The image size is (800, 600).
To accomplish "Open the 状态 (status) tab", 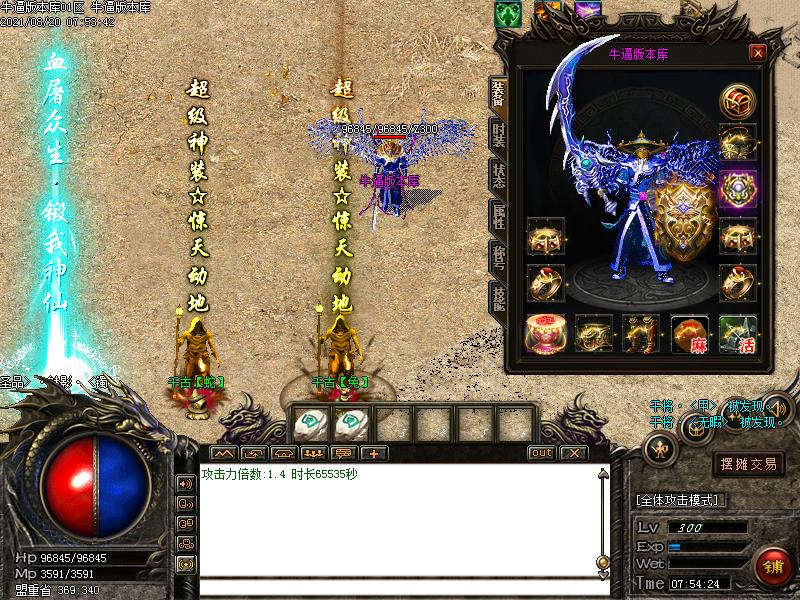I will click(497, 175).
